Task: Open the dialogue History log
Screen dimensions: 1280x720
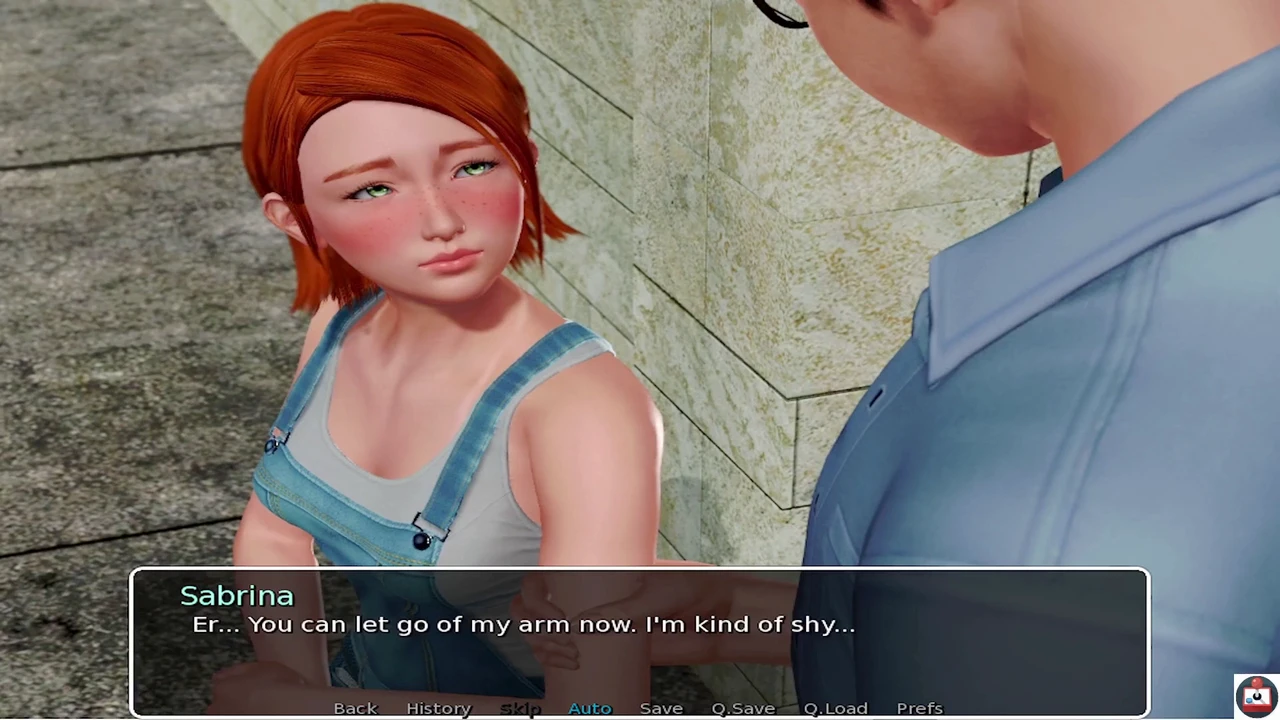Action: pos(438,708)
